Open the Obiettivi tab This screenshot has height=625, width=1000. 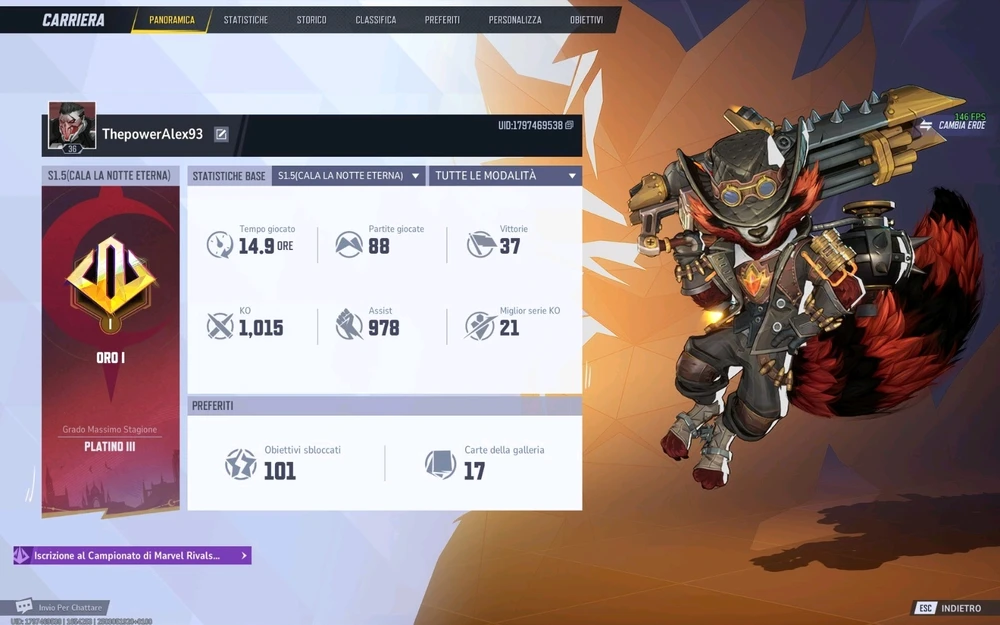(586, 20)
